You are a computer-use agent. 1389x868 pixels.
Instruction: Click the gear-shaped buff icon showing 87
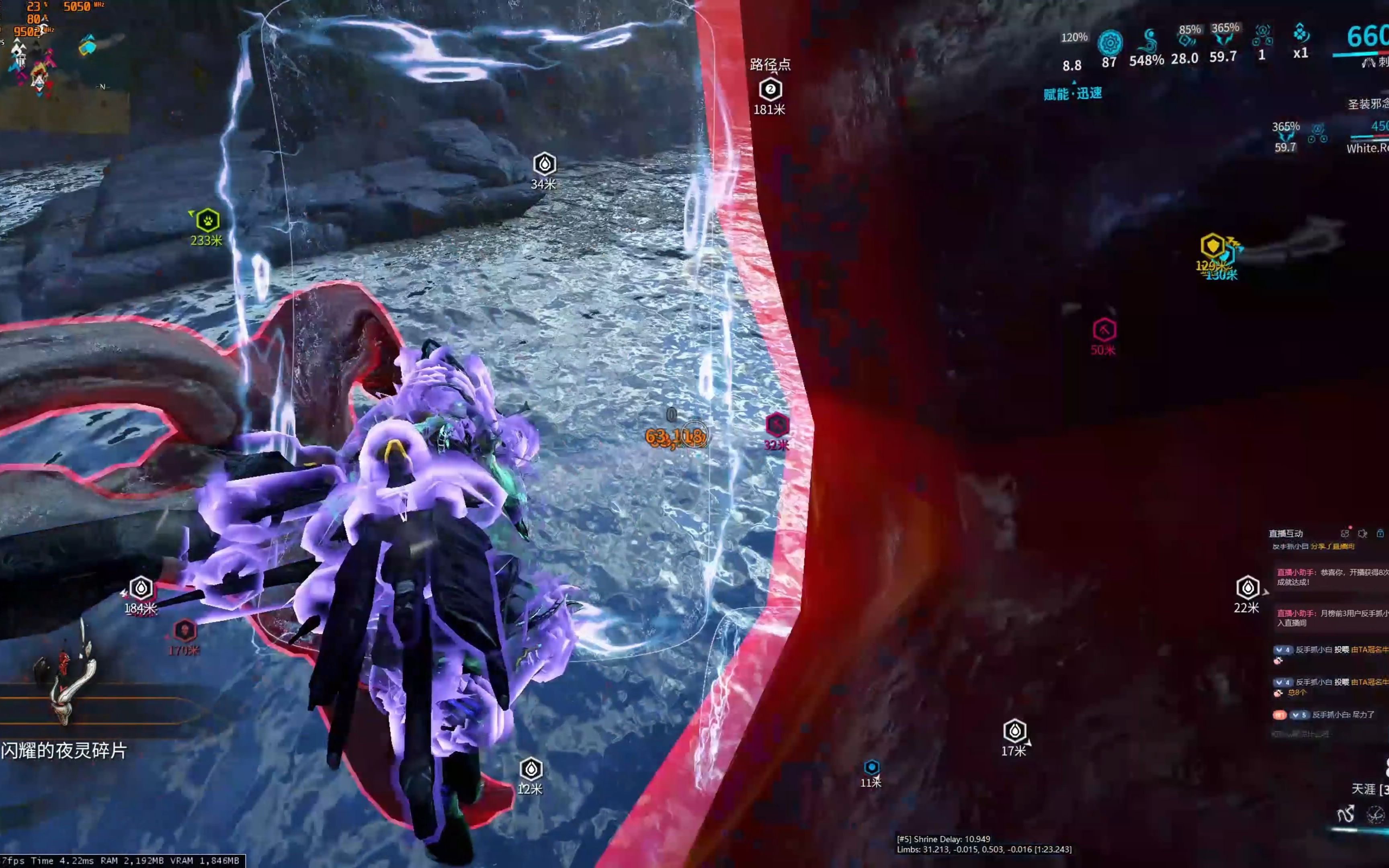click(1110, 43)
